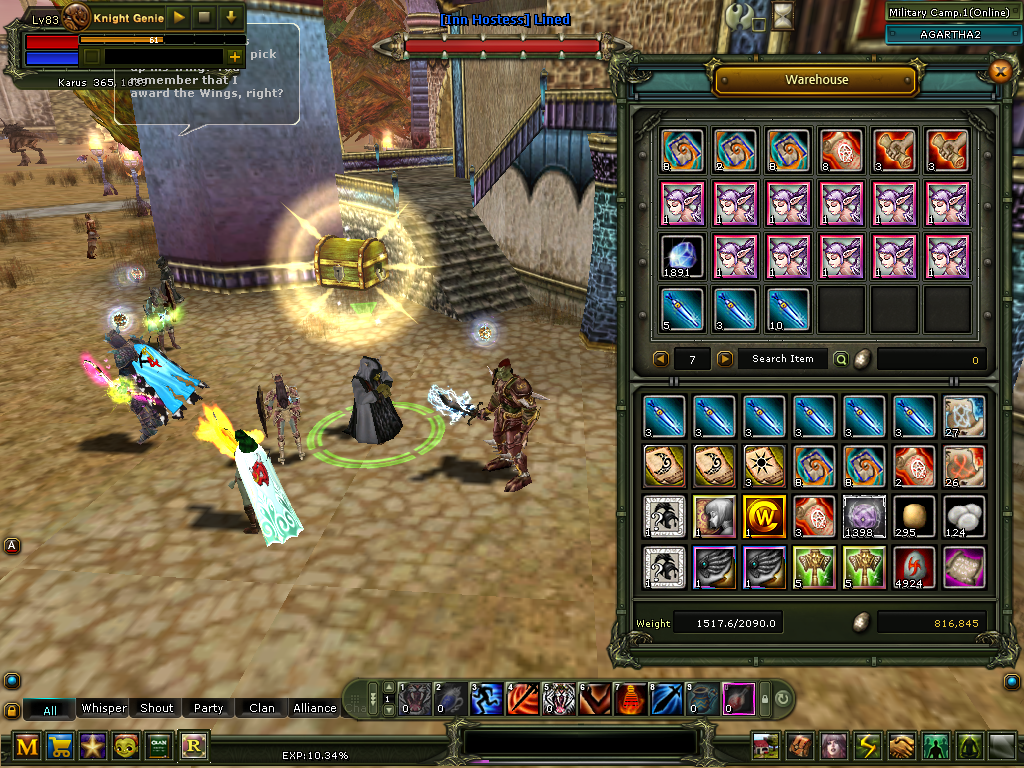Select the red rune stone stack of 4924
The height and width of the screenshot is (768, 1024).
914,566
